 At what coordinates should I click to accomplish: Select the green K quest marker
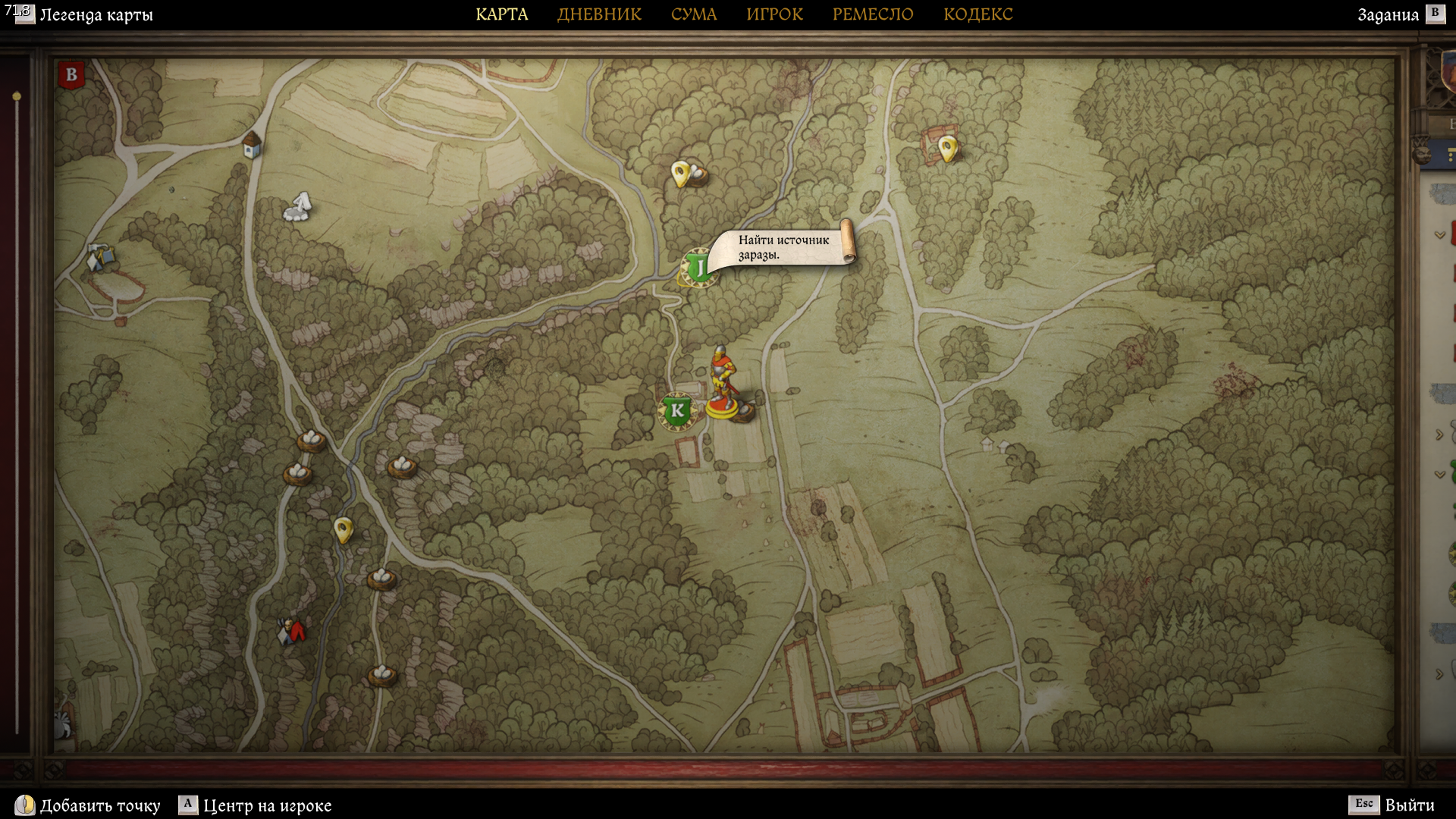click(676, 411)
